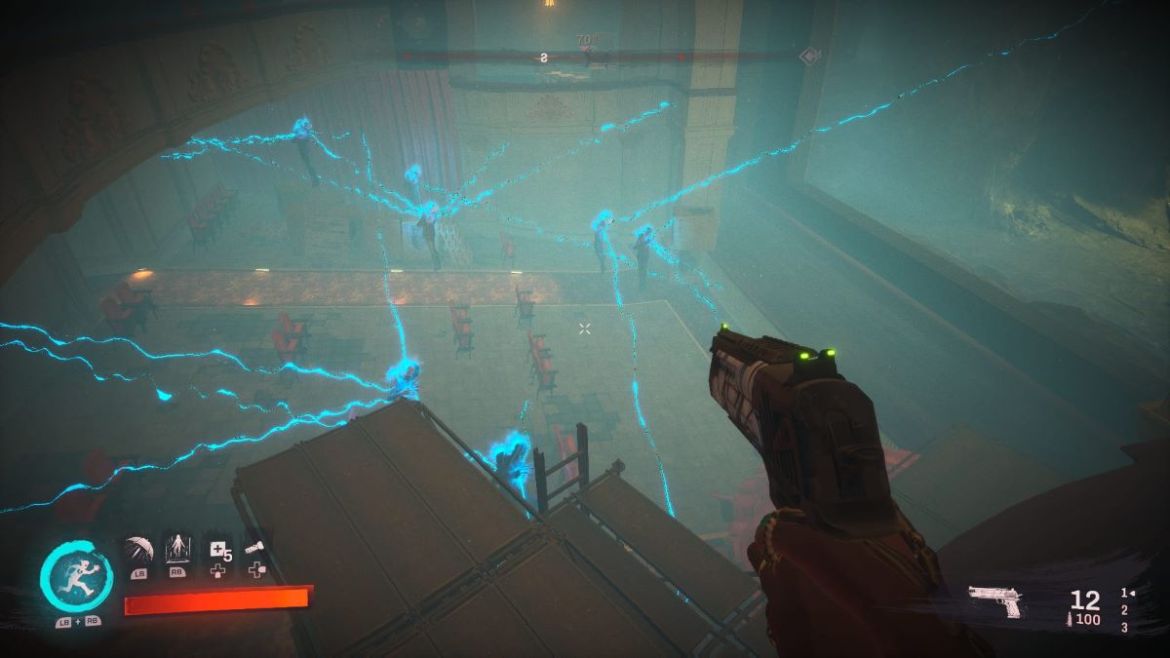Trigger the standing-figure ability icon
The height and width of the screenshot is (658, 1170).
(x=178, y=549)
